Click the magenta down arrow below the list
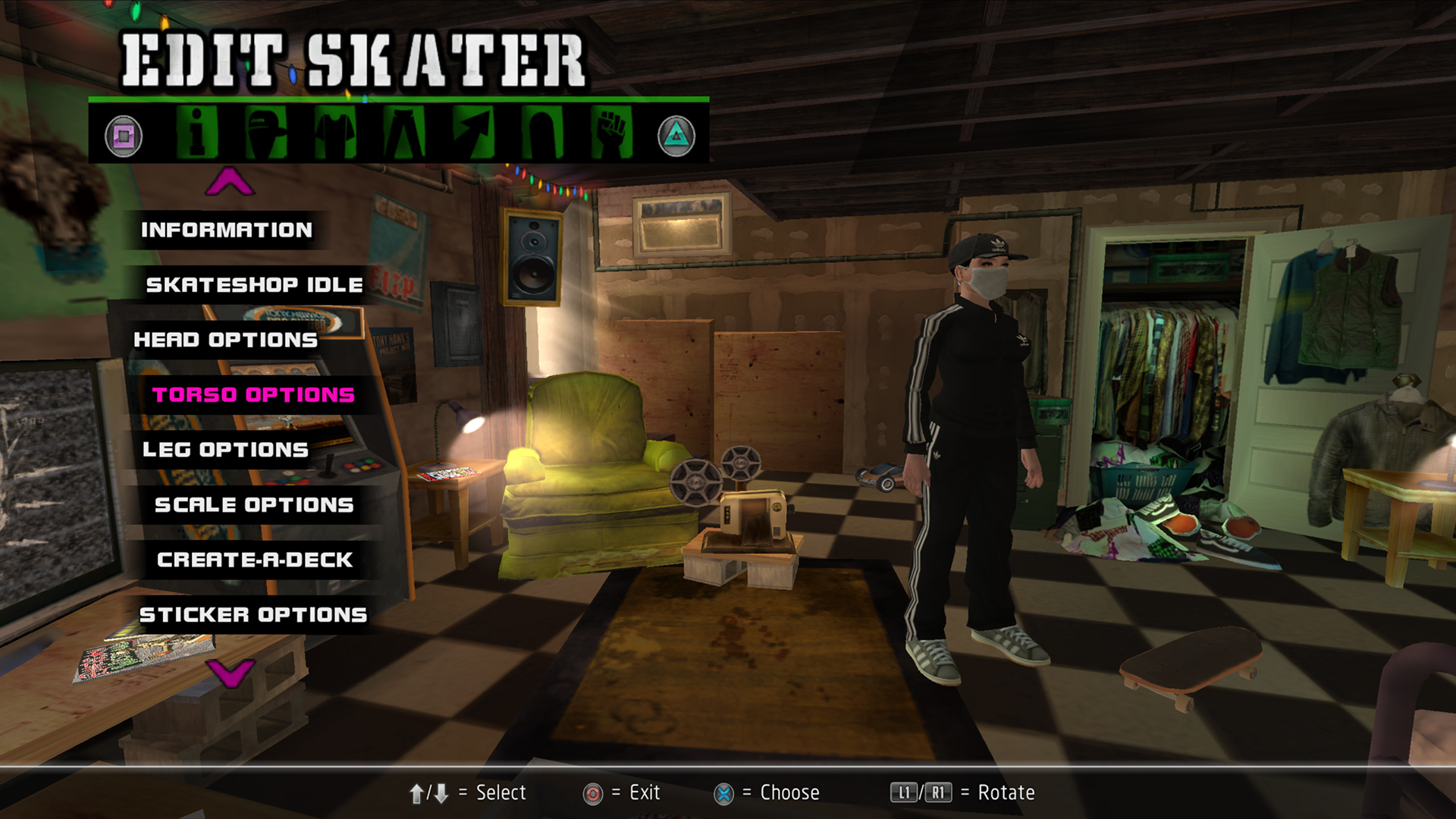Viewport: 1456px width, 819px height. 230,673
